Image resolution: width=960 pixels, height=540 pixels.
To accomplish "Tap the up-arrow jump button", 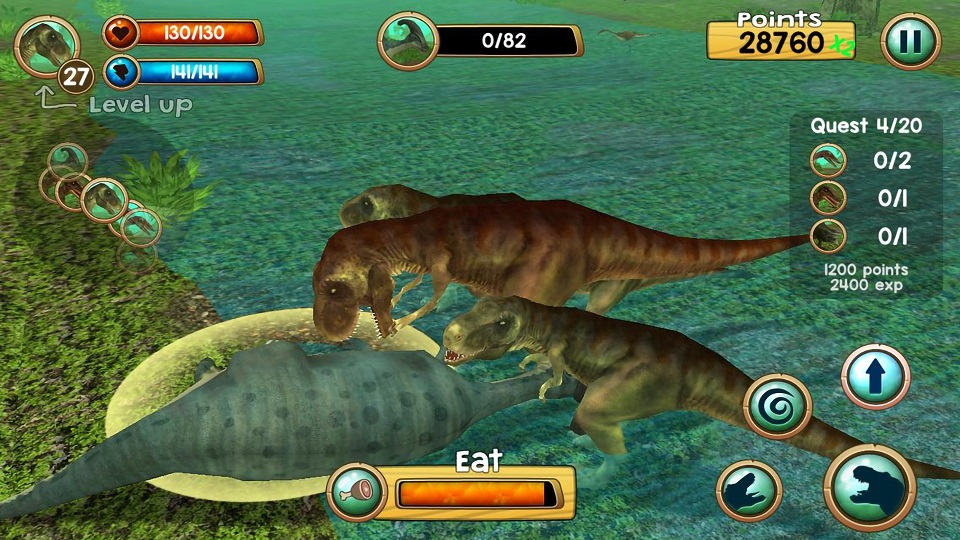I will click(x=875, y=378).
